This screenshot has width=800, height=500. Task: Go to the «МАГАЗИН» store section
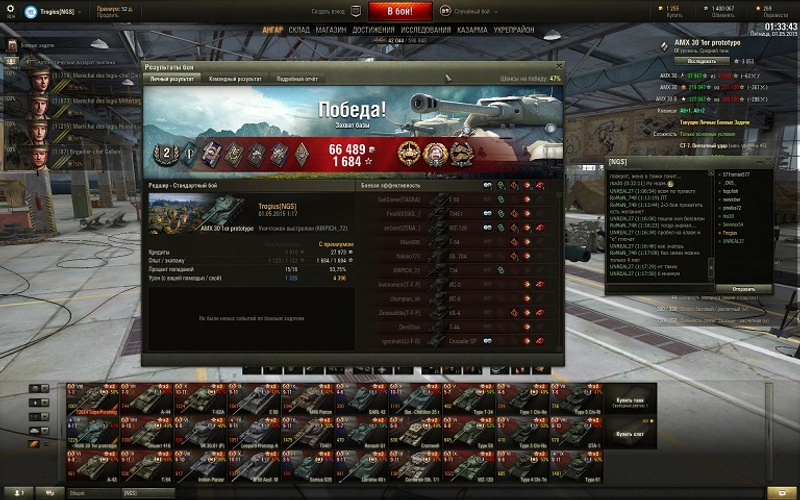[x=331, y=30]
